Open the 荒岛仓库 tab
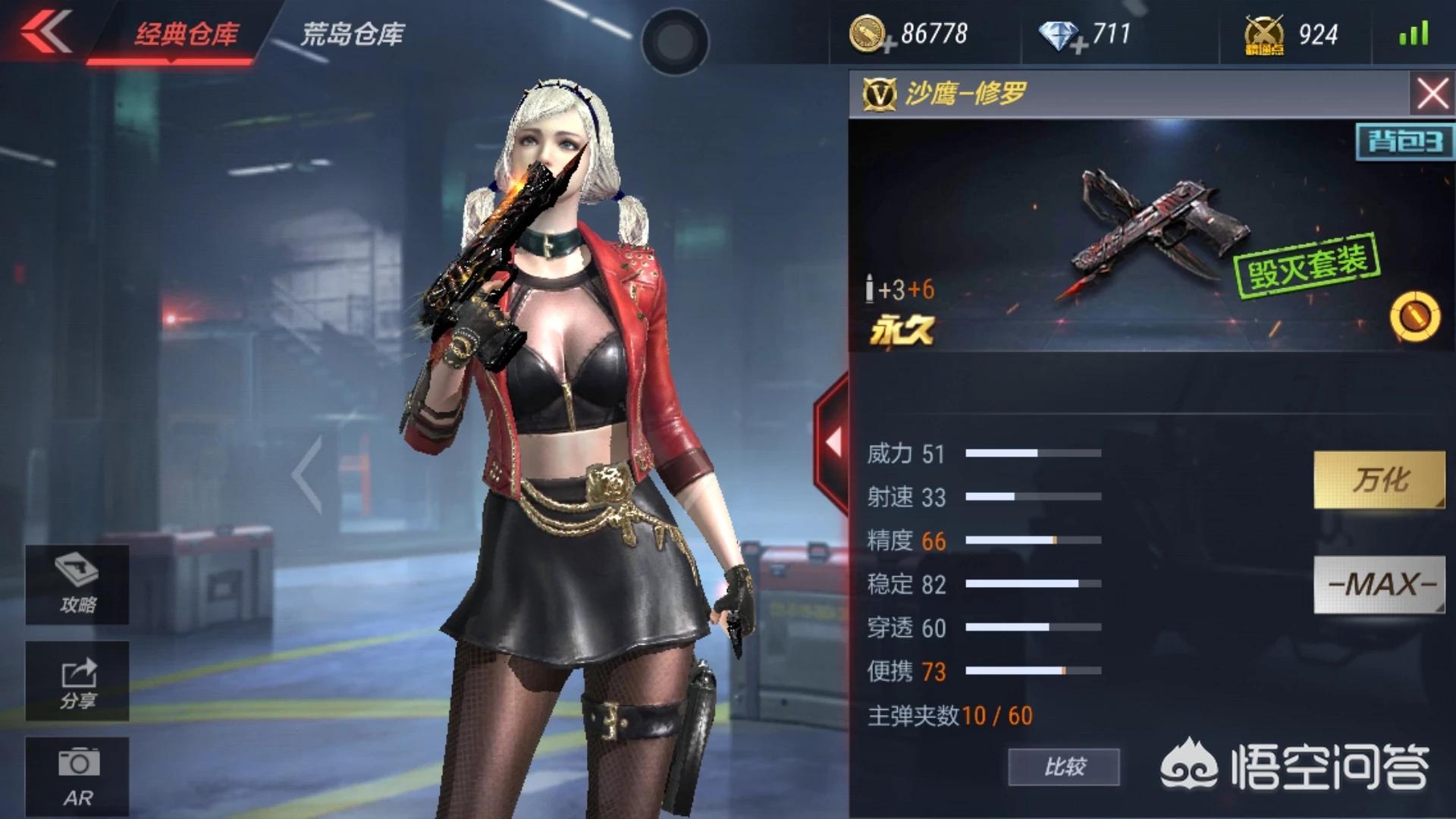The height and width of the screenshot is (819, 1456). pyautogui.click(x=353, y=34)
